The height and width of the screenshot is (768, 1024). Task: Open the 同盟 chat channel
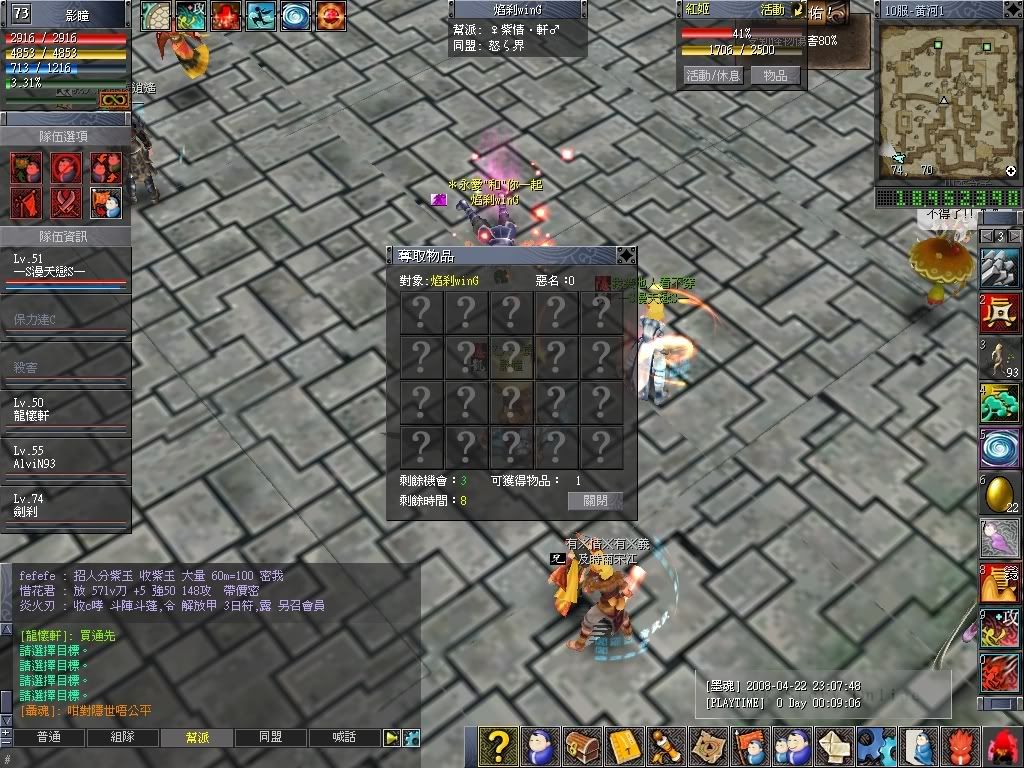tap(270, 738)
